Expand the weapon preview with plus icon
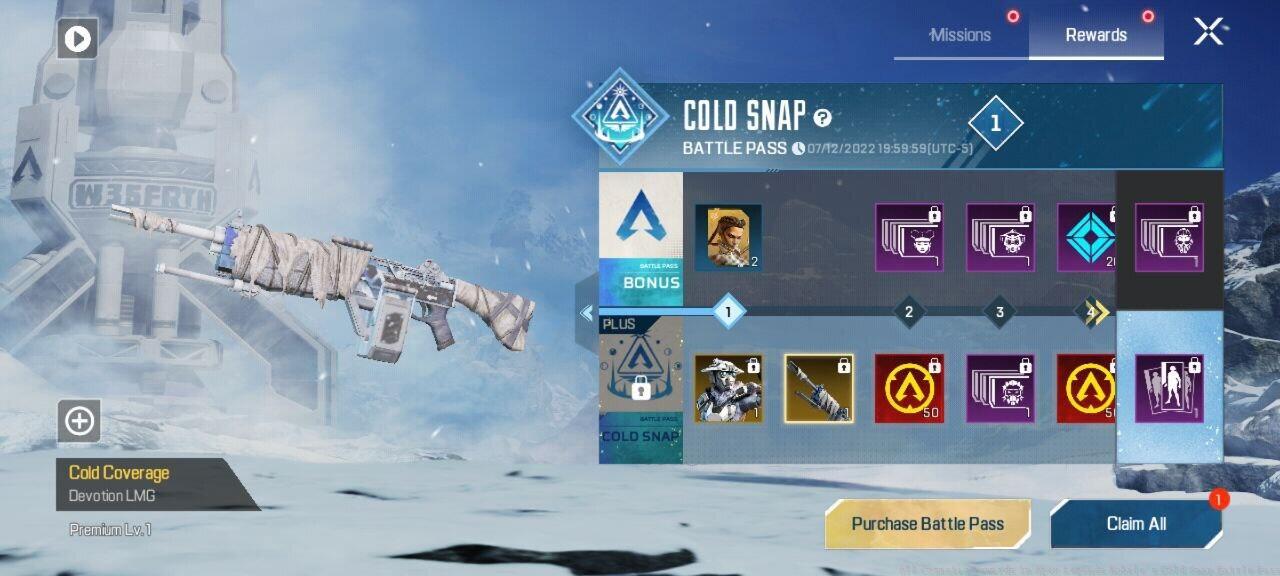1280x576 pixels. pos(78,421)
